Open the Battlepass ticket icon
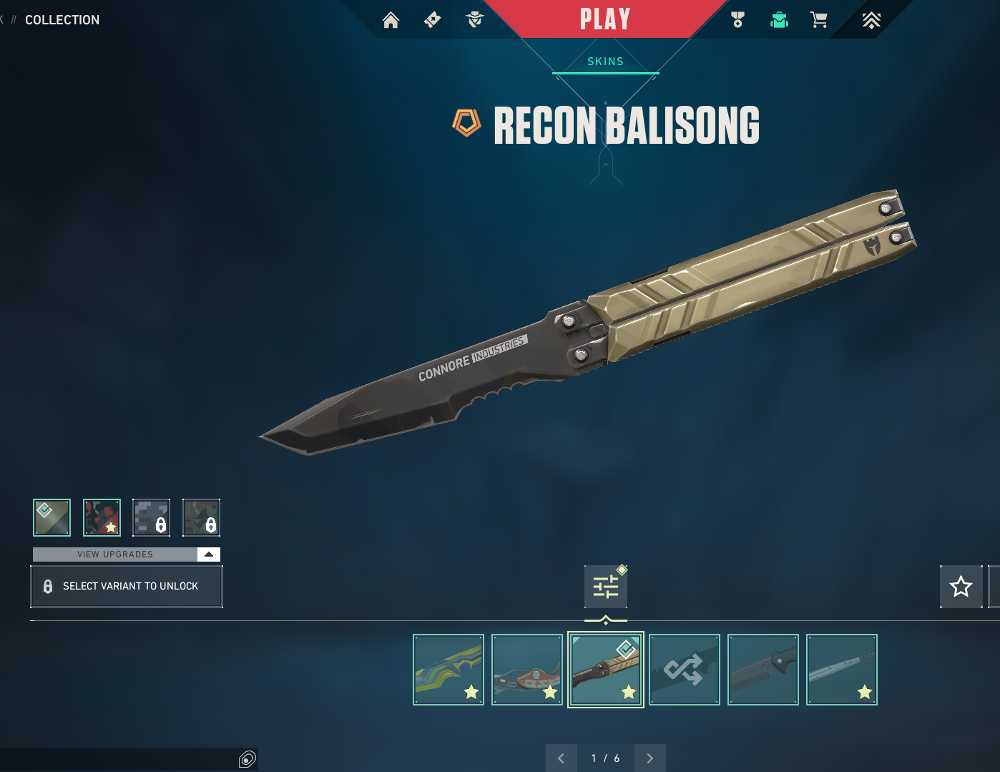Viewport: 1000px width, 772px height. [432, 20]
